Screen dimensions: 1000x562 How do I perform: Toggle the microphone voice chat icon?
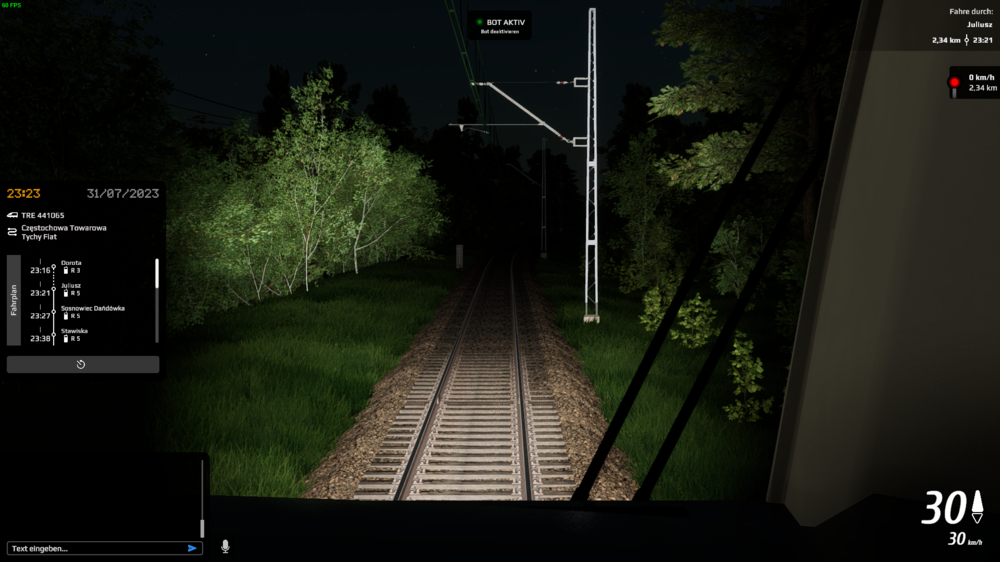225,547
